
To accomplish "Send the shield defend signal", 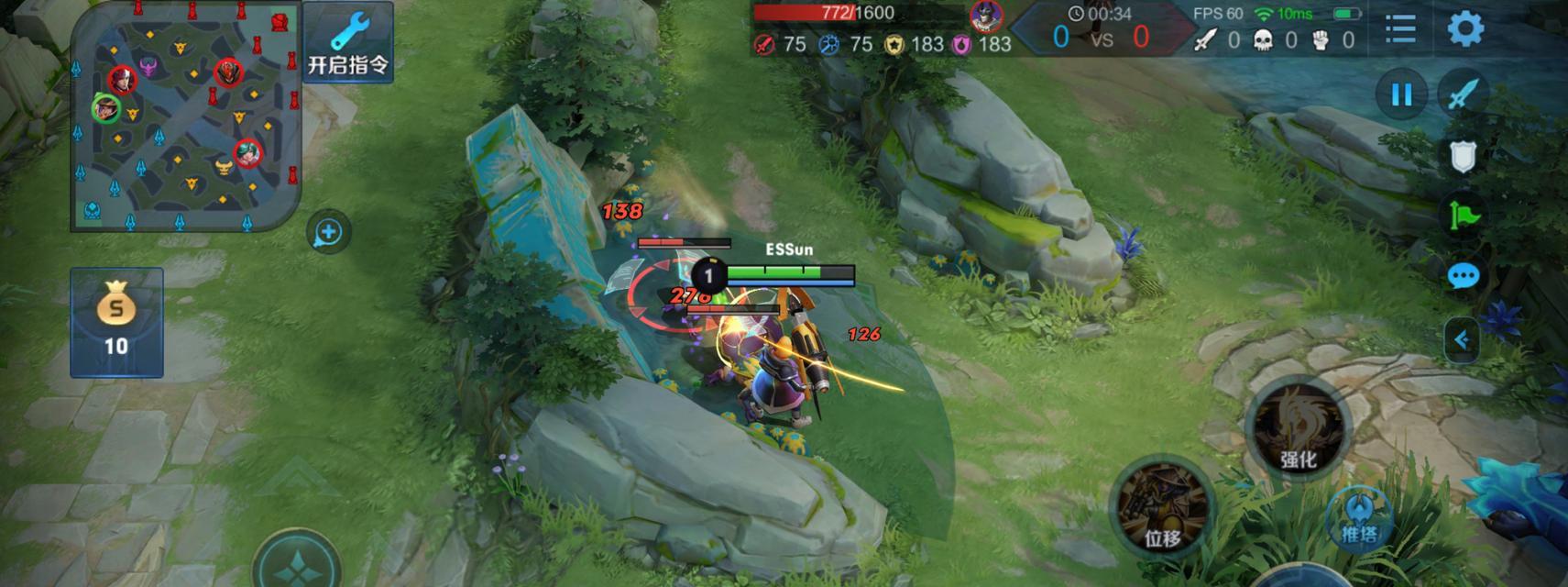I will pyautogui.click(x=1463, y=157).
